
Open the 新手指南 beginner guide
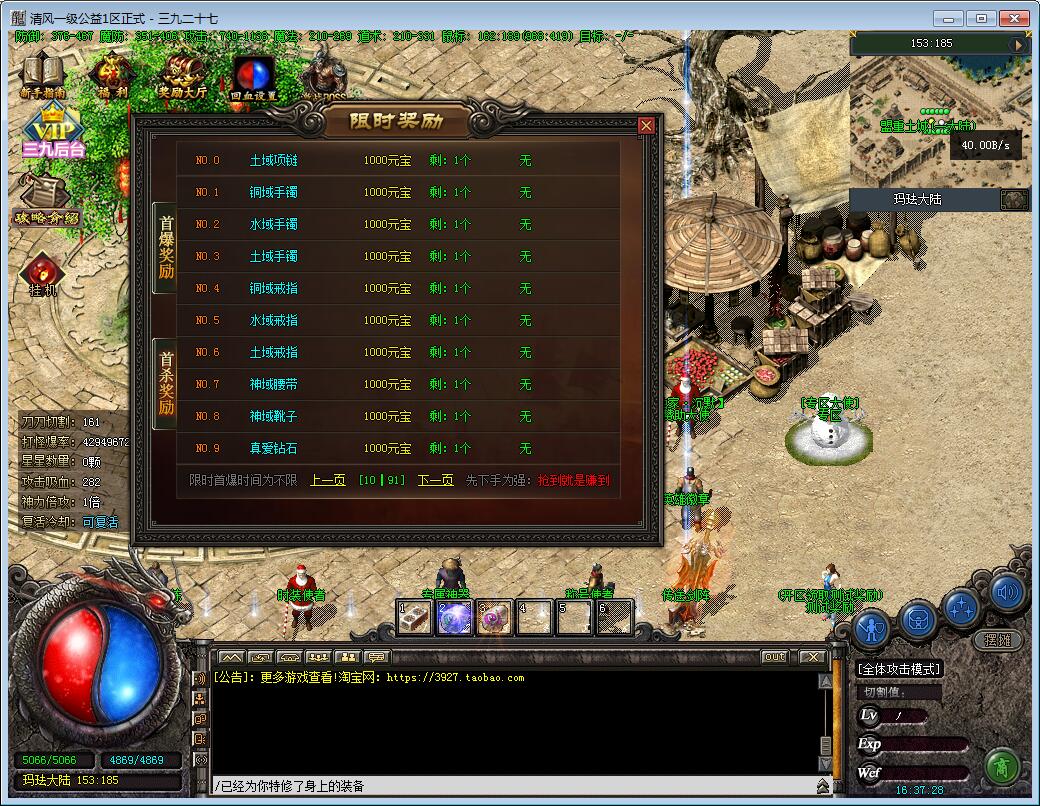(42, 75)
